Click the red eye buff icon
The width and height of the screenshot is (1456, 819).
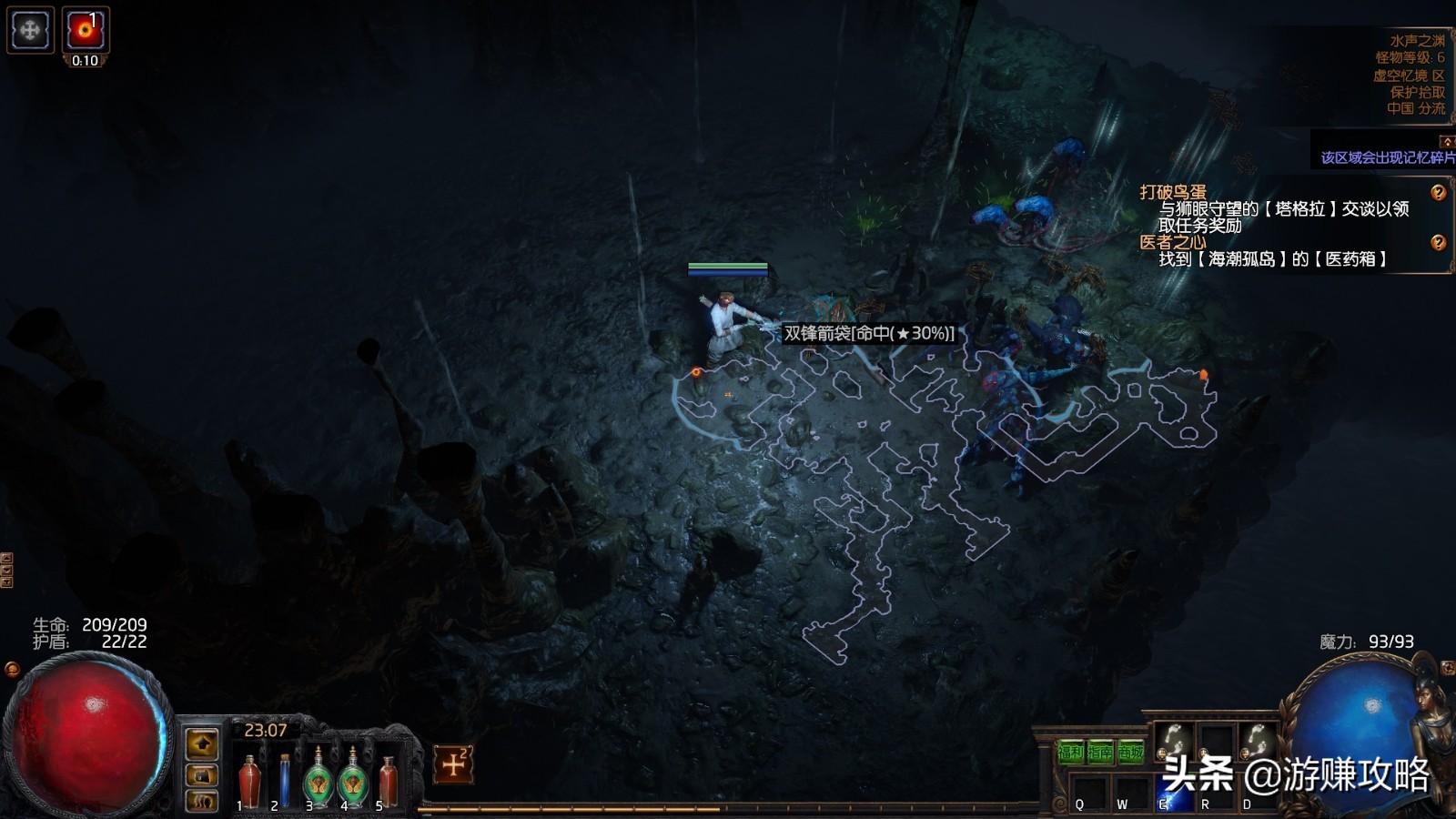click(x=86, y=31)
